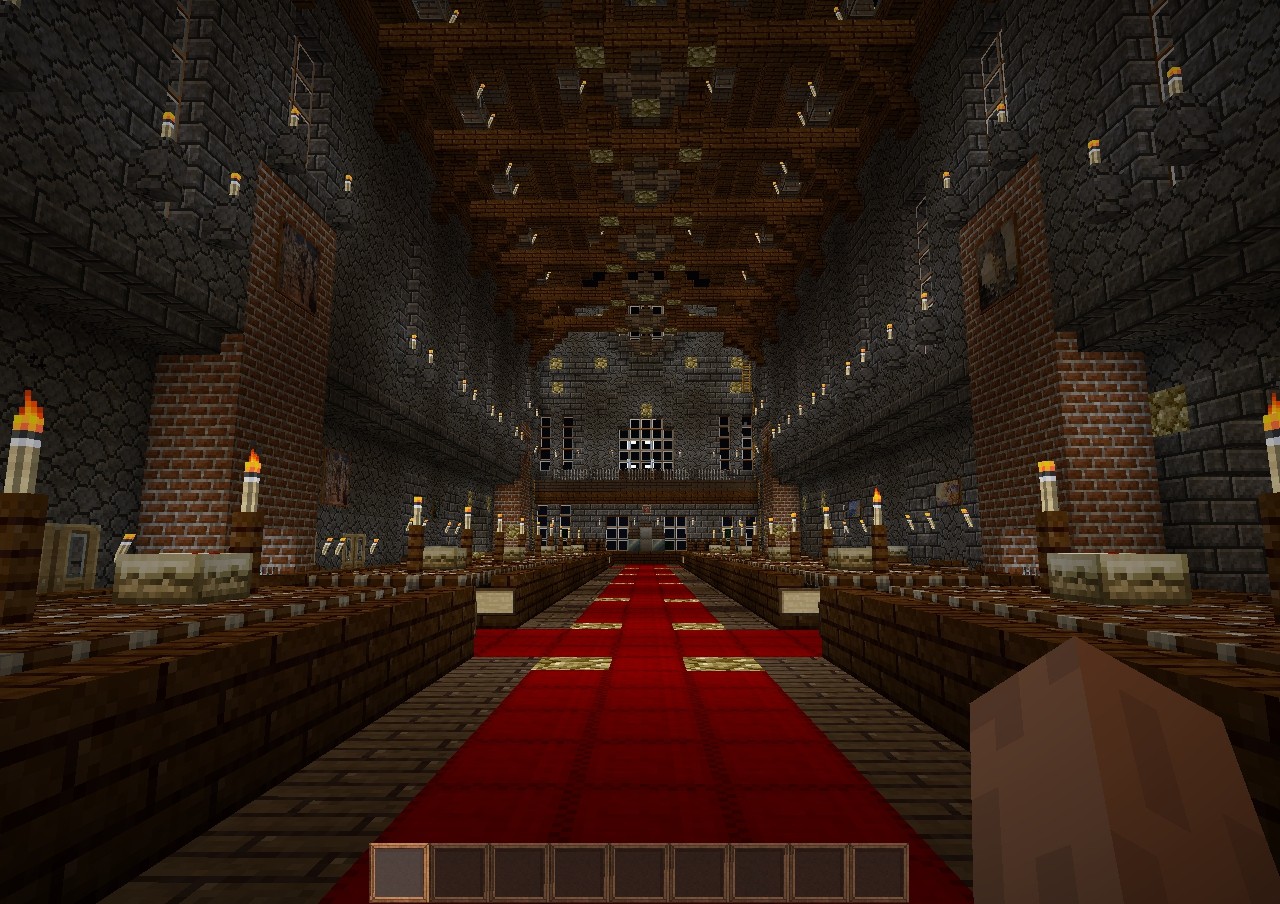Viewport: 1280px width, 904px height.
Task: Select the middle hotbar slot
Action: click(638, 872)
